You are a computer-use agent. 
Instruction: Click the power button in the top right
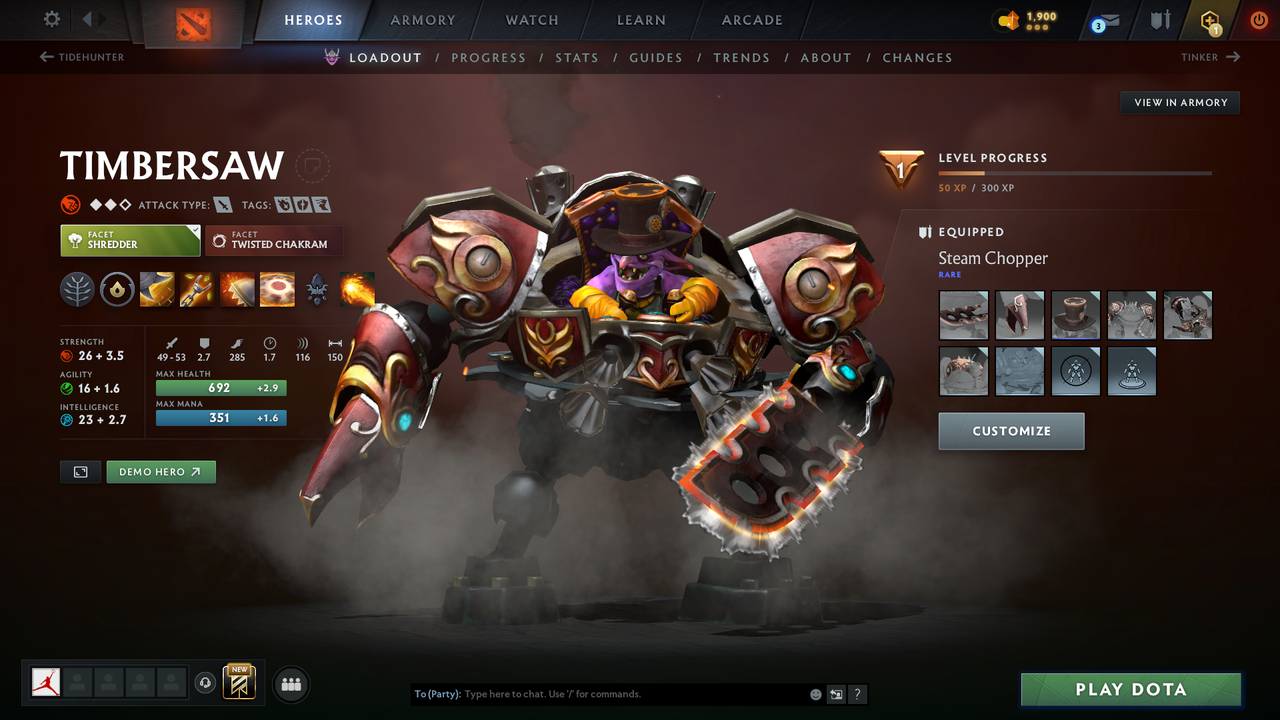(x=1258, y=20)
